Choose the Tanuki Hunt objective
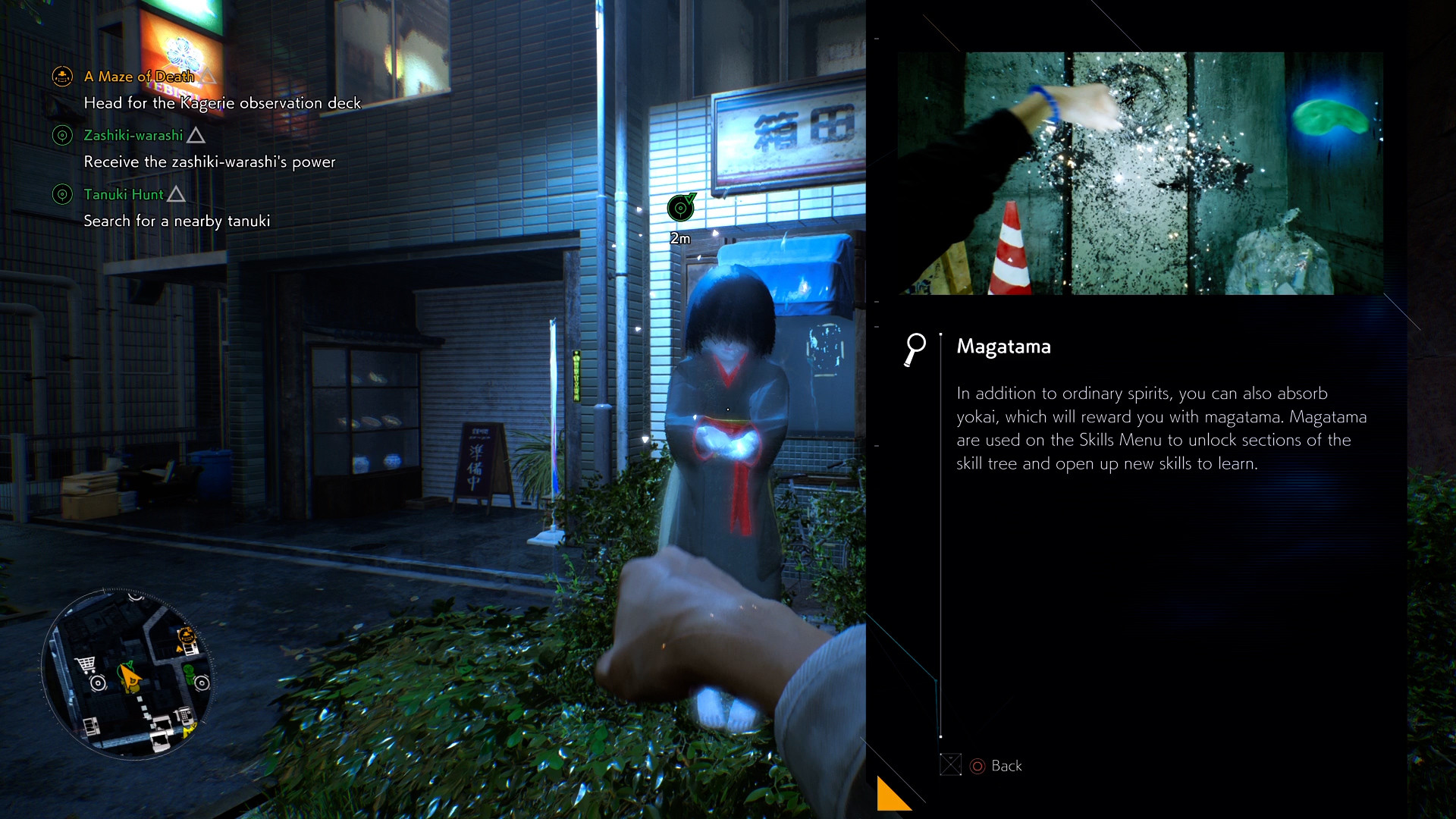The image size is (1456, 819). pos(124,195)
